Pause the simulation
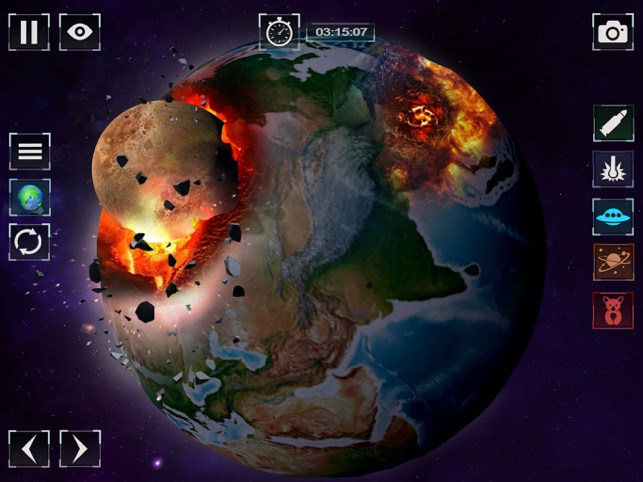The image size is (643, 482). pyautogui.click(x=29, y=32)
